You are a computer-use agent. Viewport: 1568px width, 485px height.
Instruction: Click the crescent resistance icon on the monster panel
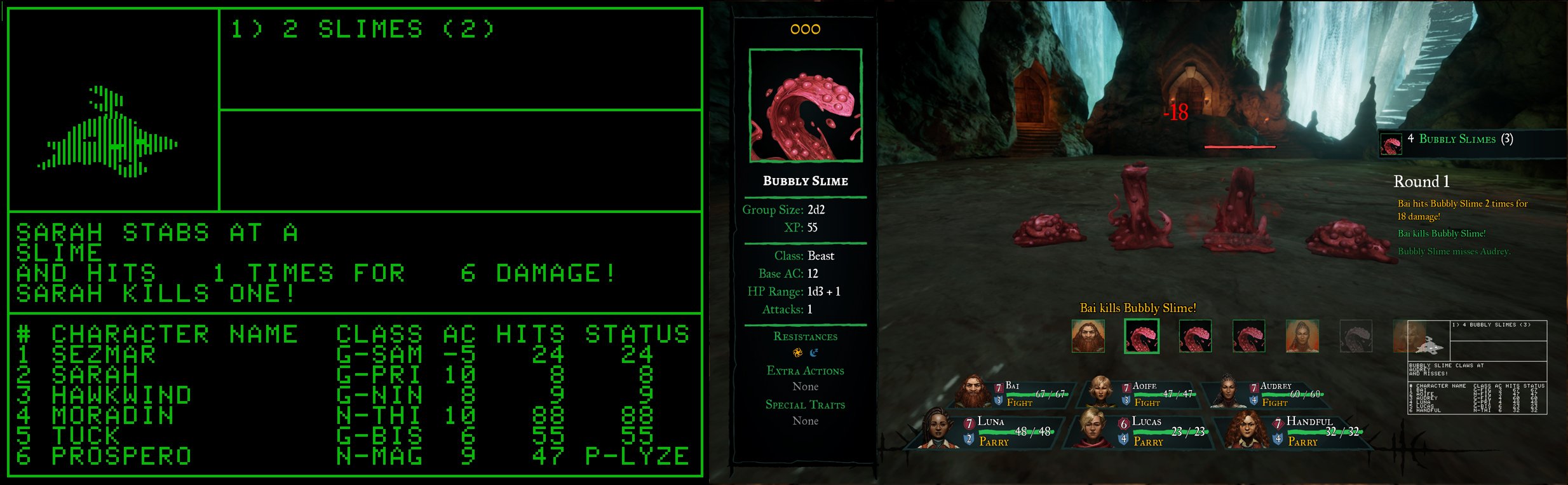click(815, 352)
